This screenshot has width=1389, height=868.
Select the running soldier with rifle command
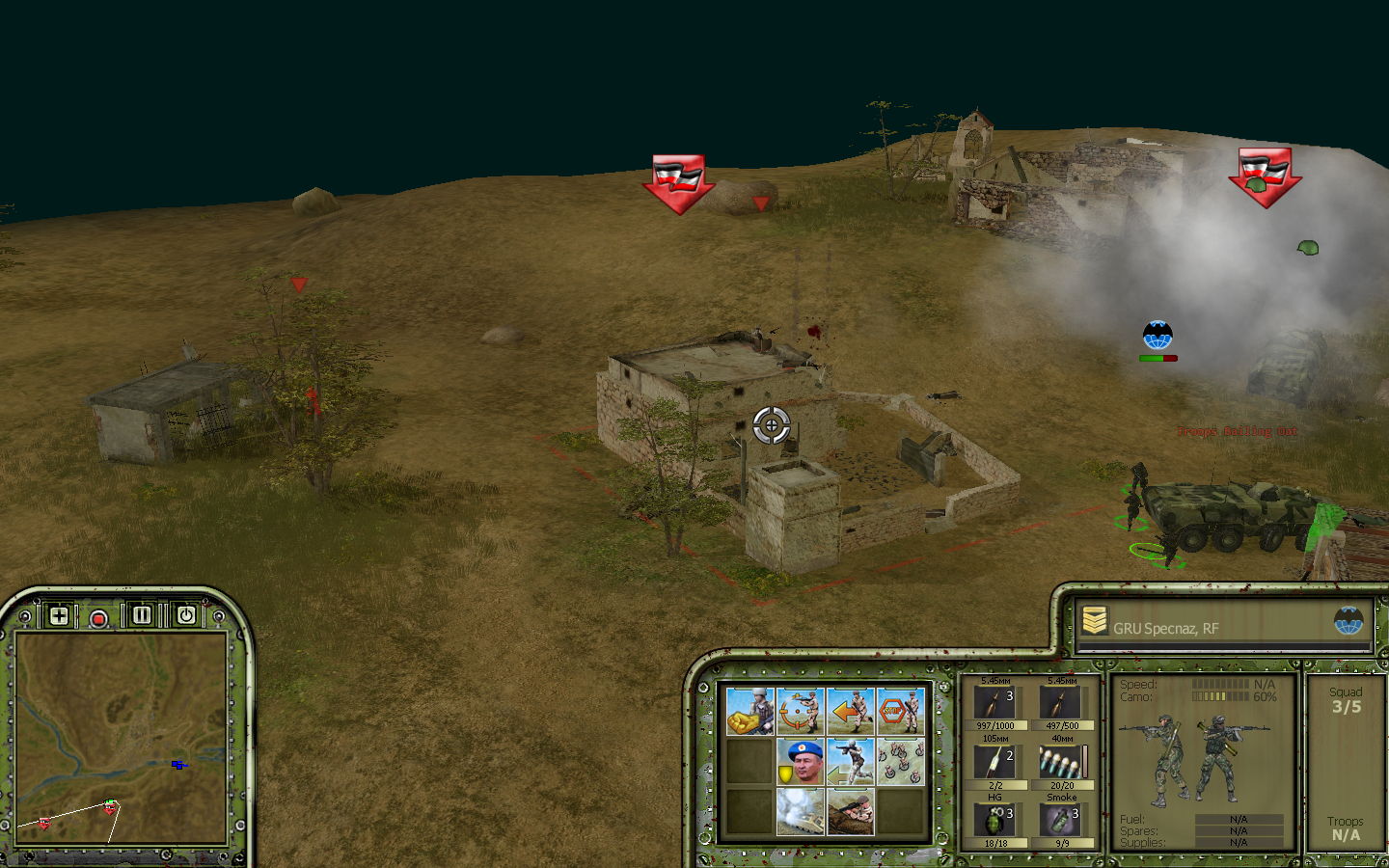851,762
